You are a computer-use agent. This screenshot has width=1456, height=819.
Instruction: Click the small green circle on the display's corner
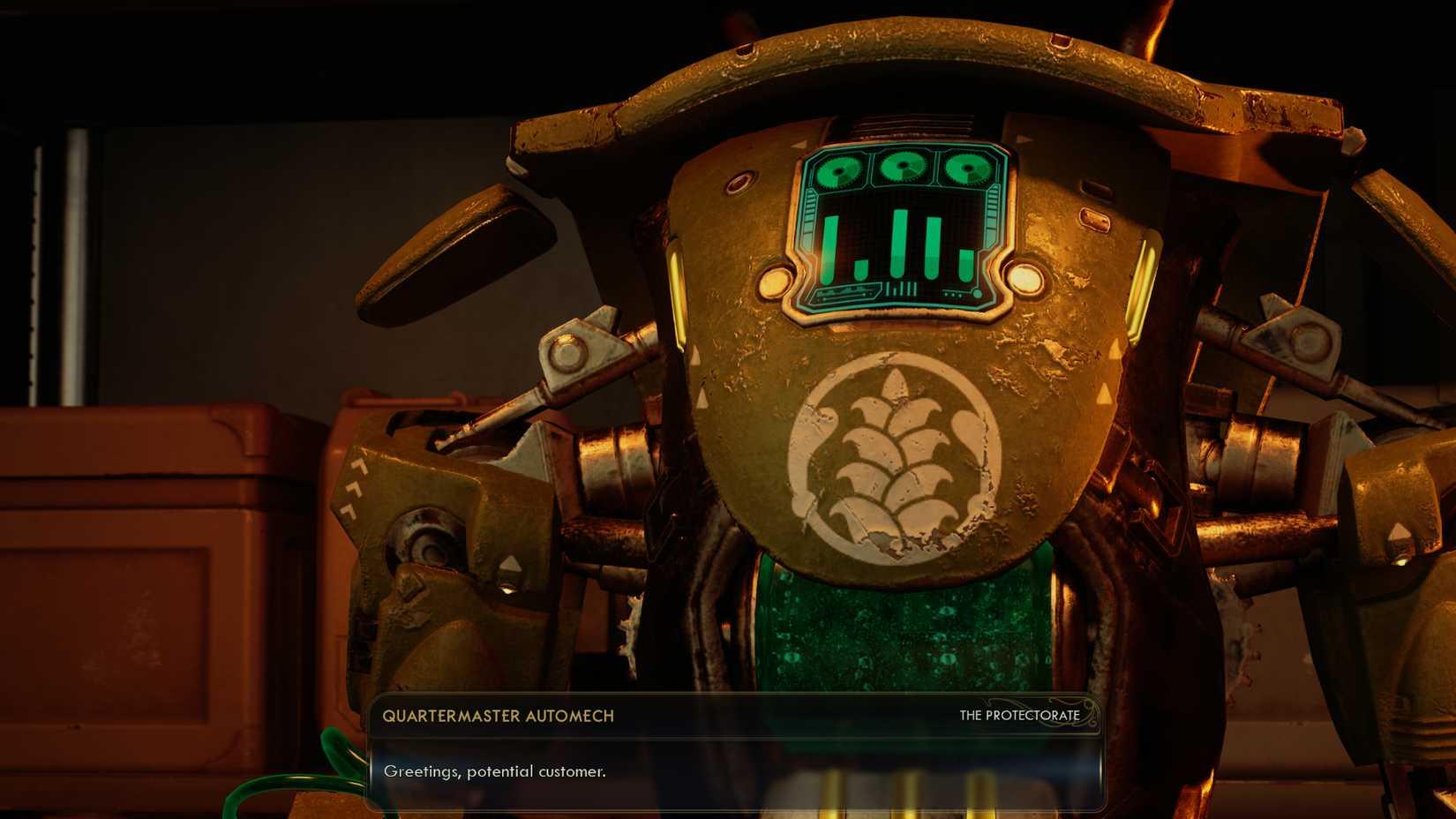pos(977,295)
